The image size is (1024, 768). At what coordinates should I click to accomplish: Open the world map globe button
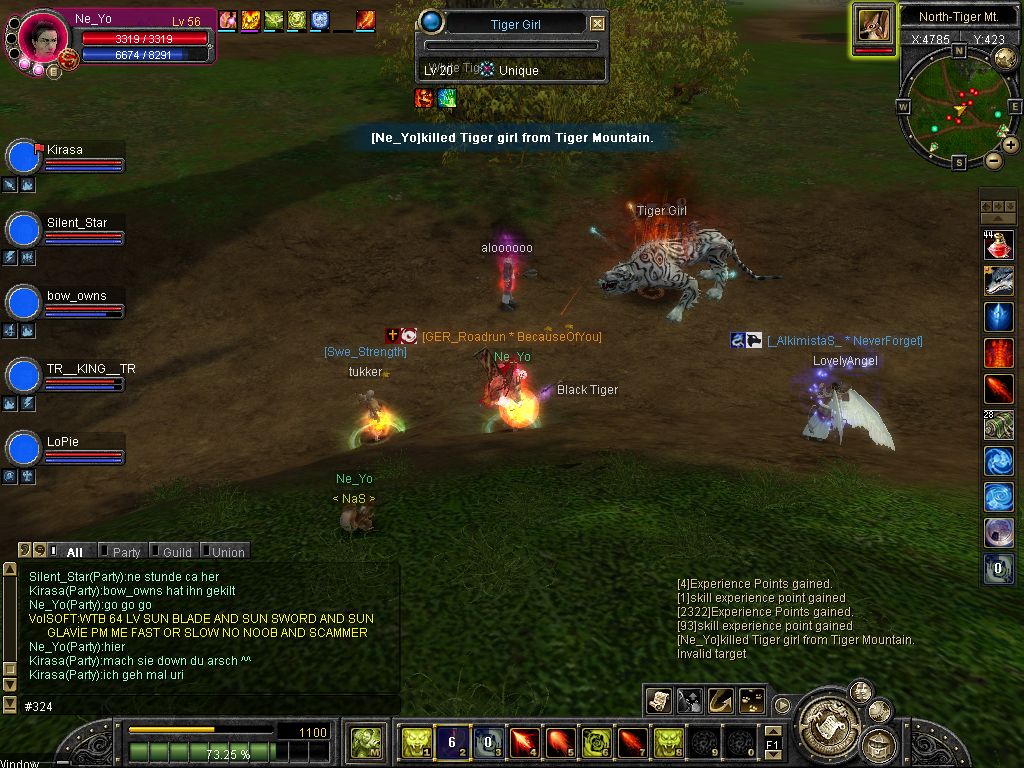1004,58
